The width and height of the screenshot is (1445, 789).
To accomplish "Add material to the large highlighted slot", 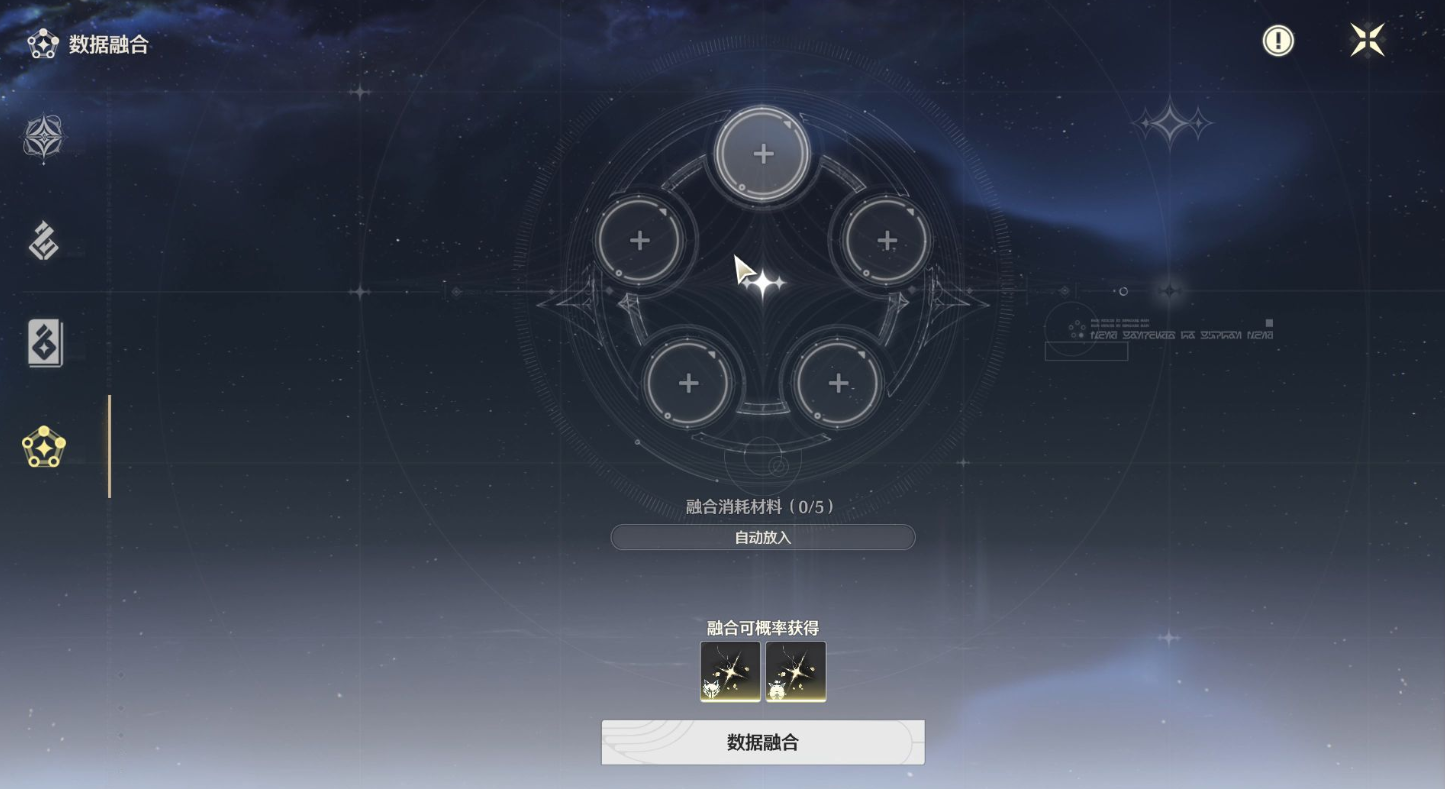I will click(763, 154).
